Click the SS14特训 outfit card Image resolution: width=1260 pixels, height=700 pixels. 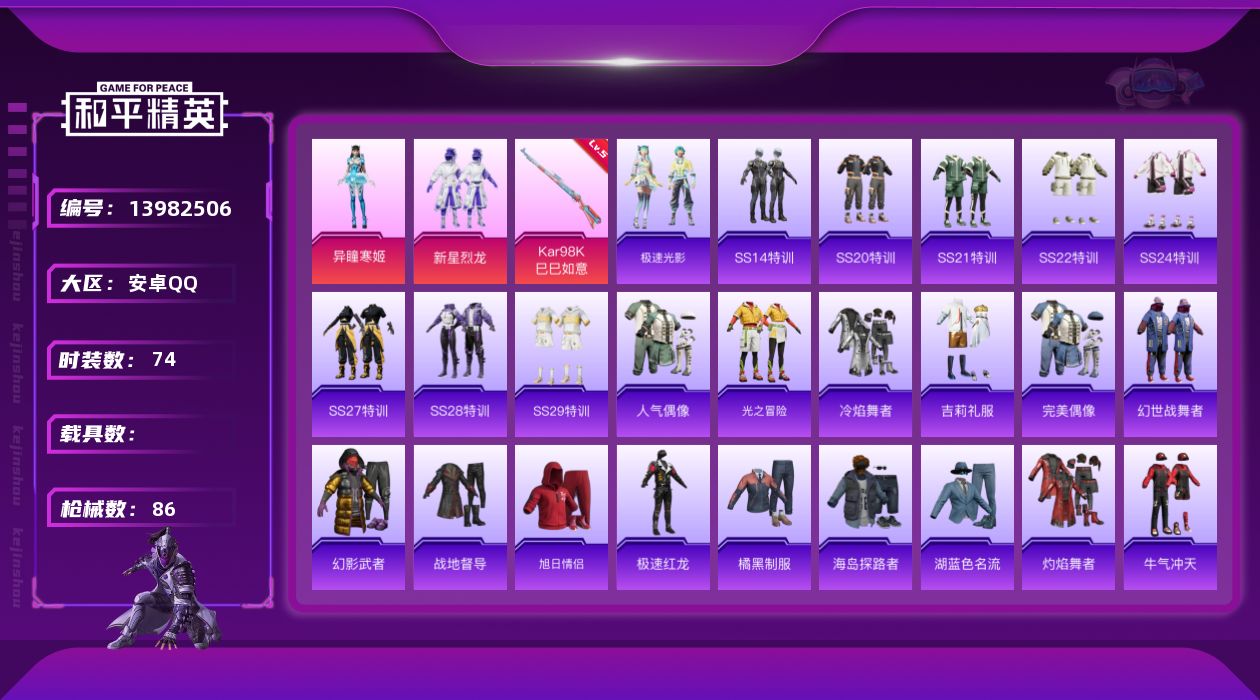pos(764,211)
